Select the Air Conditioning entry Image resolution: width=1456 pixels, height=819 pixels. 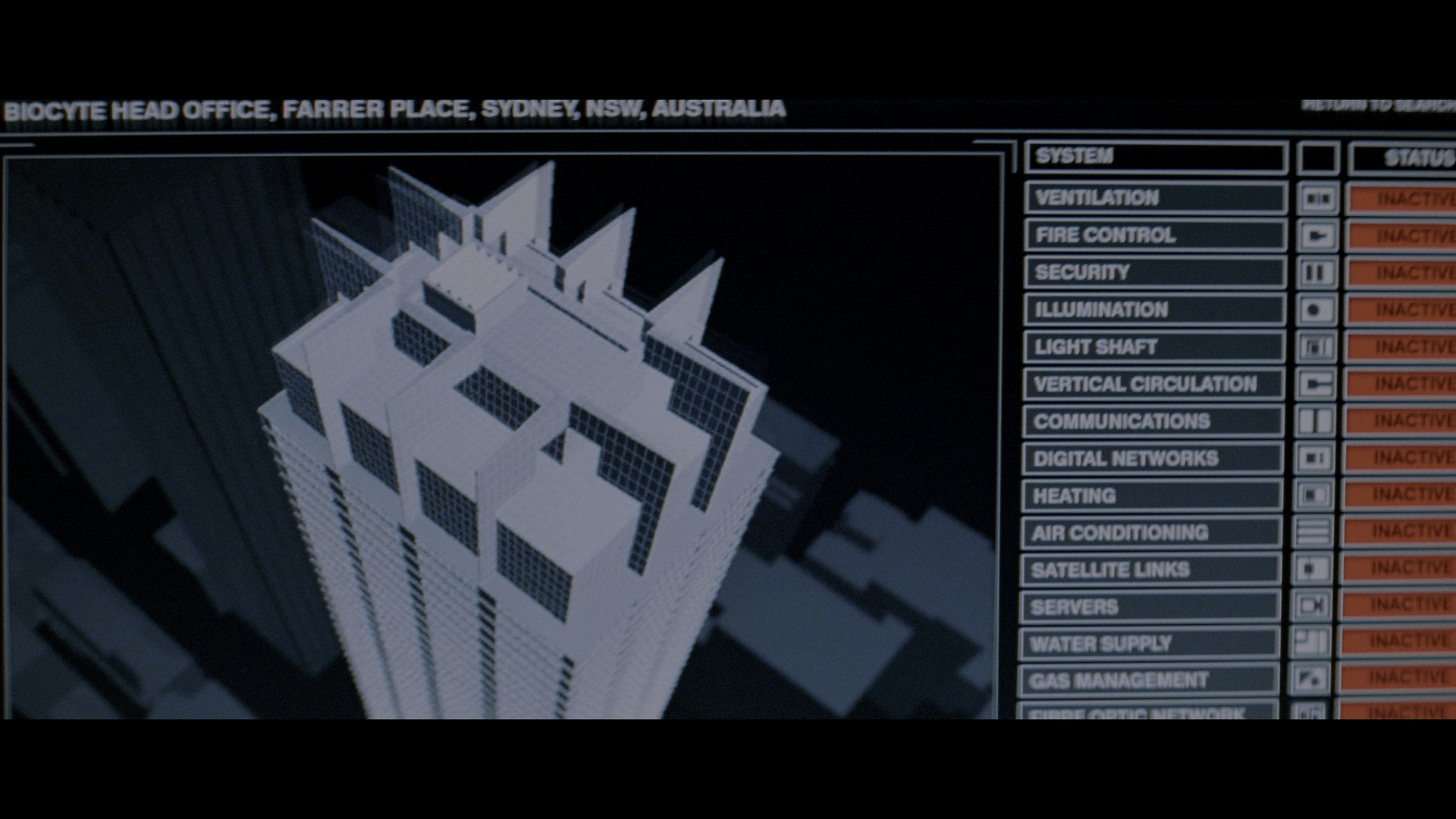coord(1150,532)
